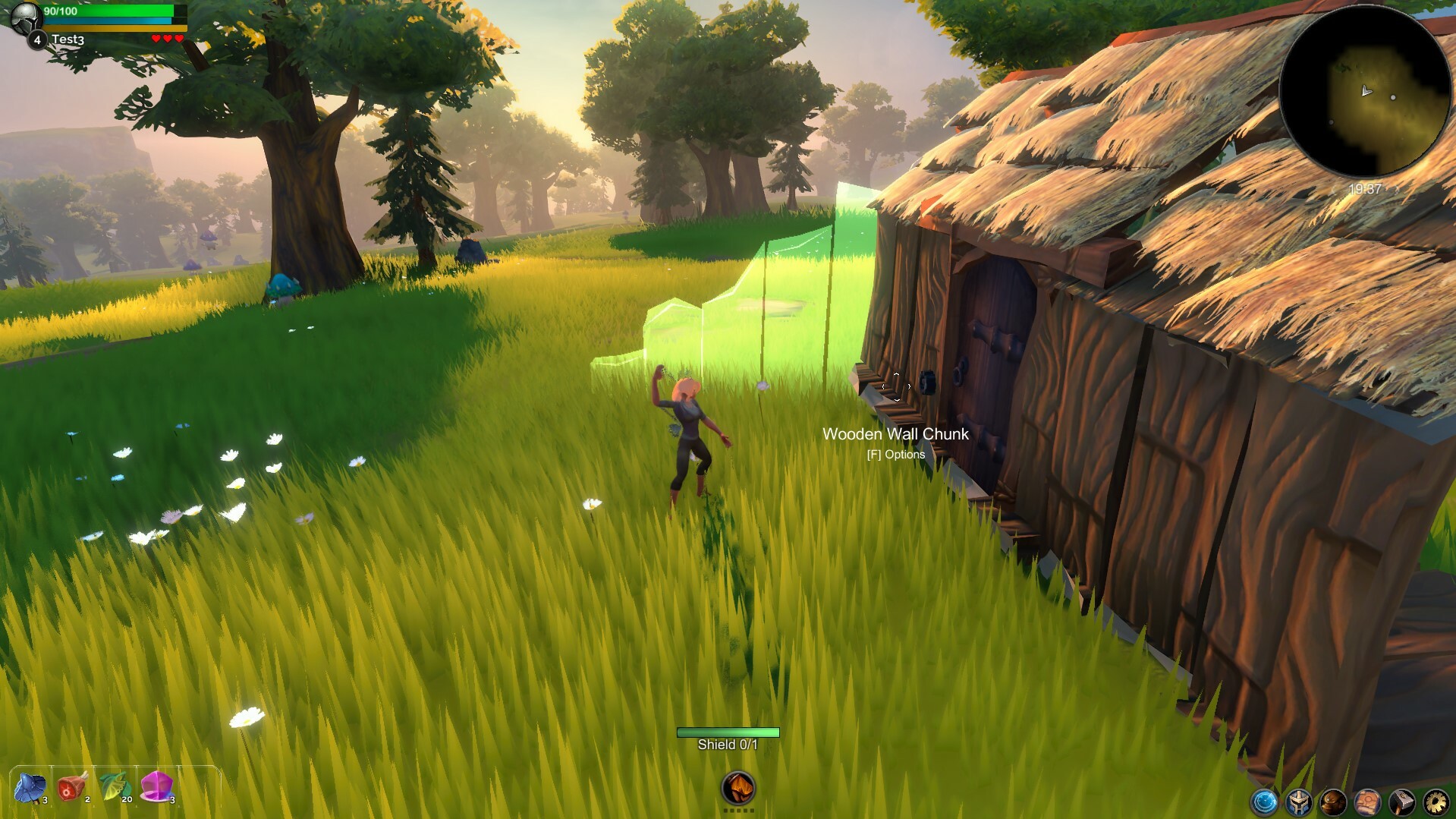Image resolution: width=1456 pixels, height=819 pixels.
Task: Open the character equipment helmet icon
Action: [1299, 802]
